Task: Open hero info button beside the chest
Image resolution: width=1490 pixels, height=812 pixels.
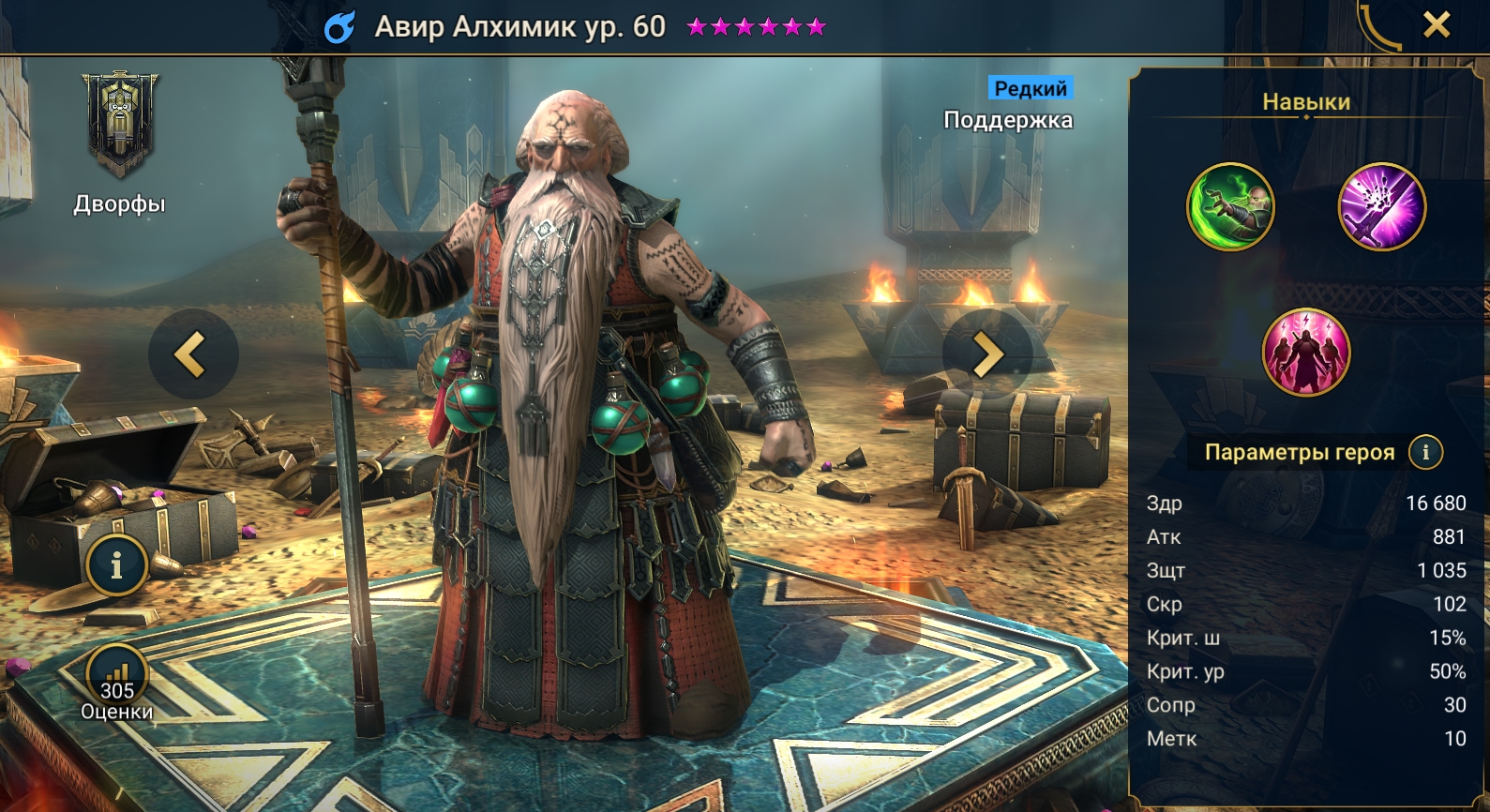Action: coord(116,565)
